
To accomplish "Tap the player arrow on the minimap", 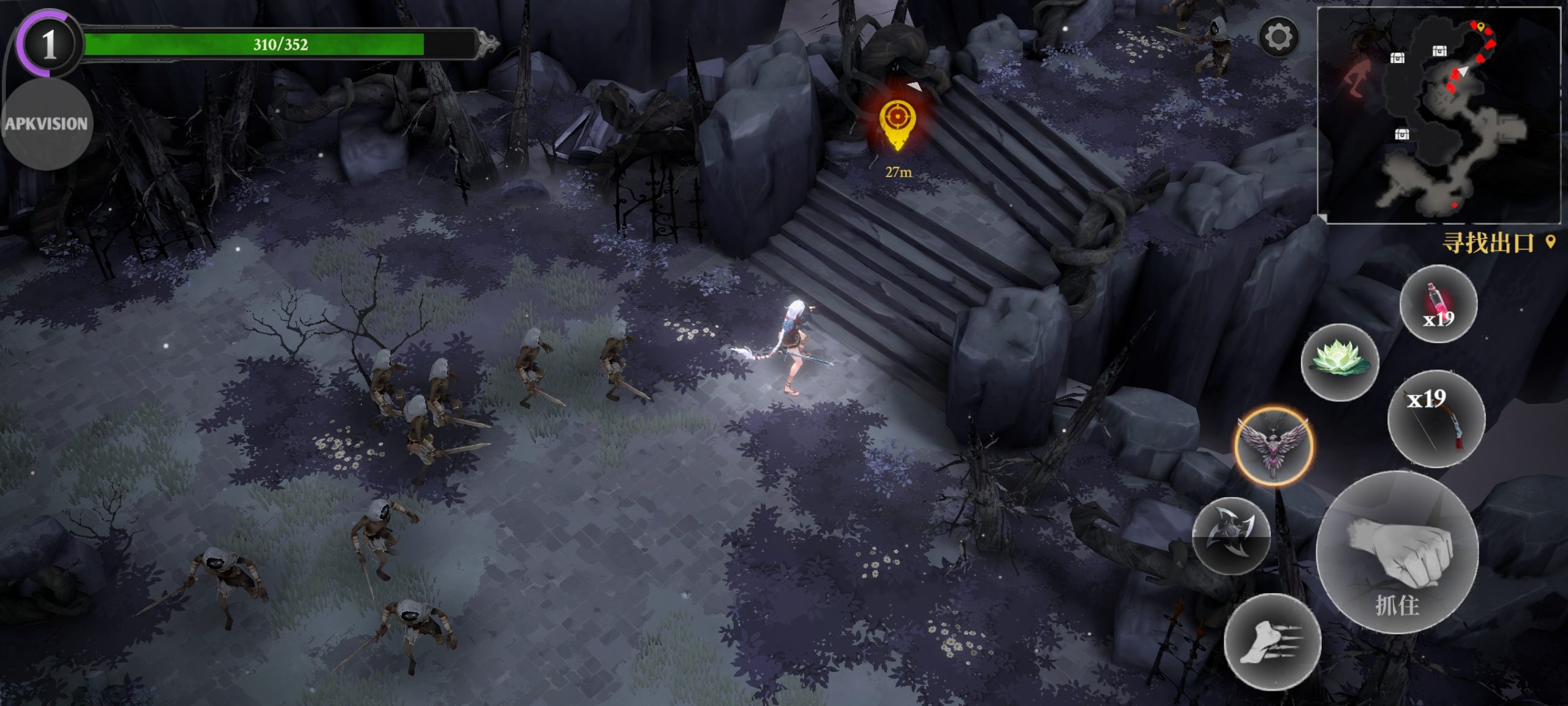I will click(1463, 72).
